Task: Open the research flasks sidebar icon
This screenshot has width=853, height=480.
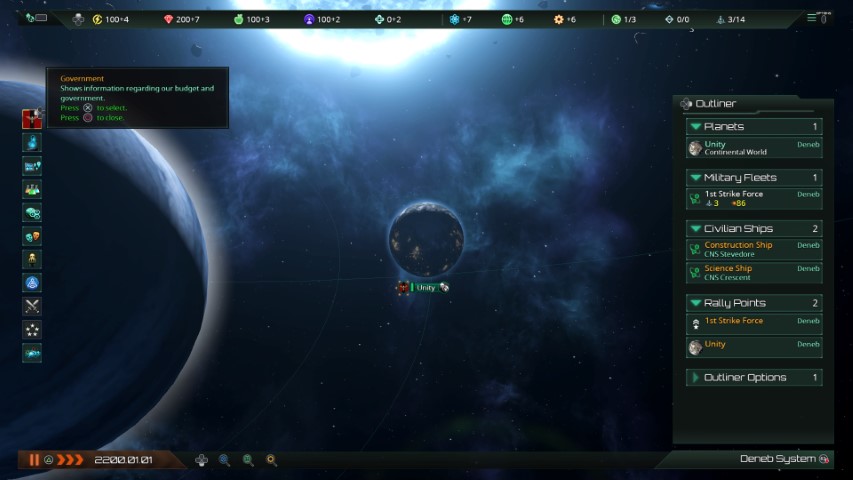Action: (32, 143)
